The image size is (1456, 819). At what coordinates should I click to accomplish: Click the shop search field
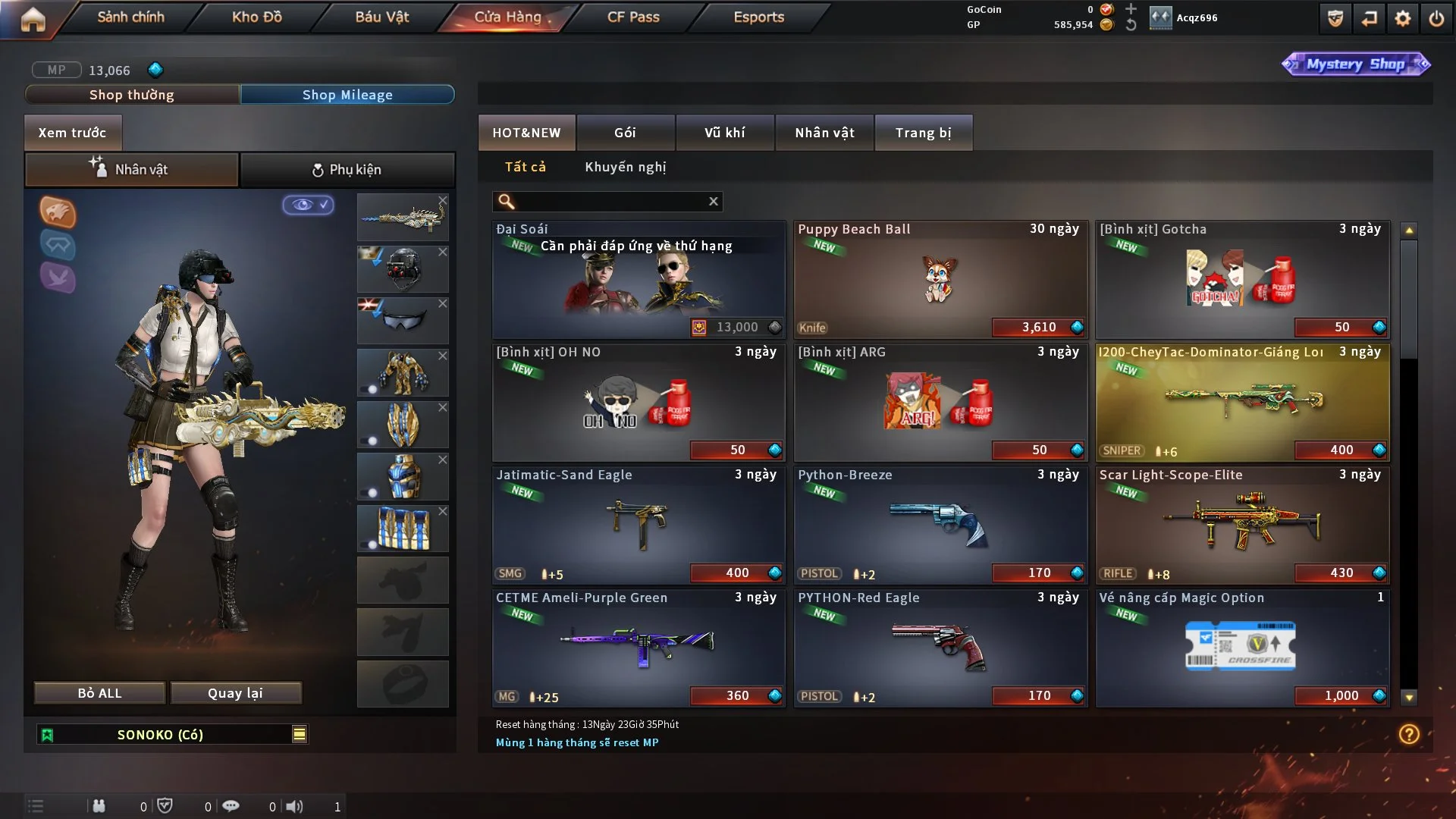click(610, 201)
